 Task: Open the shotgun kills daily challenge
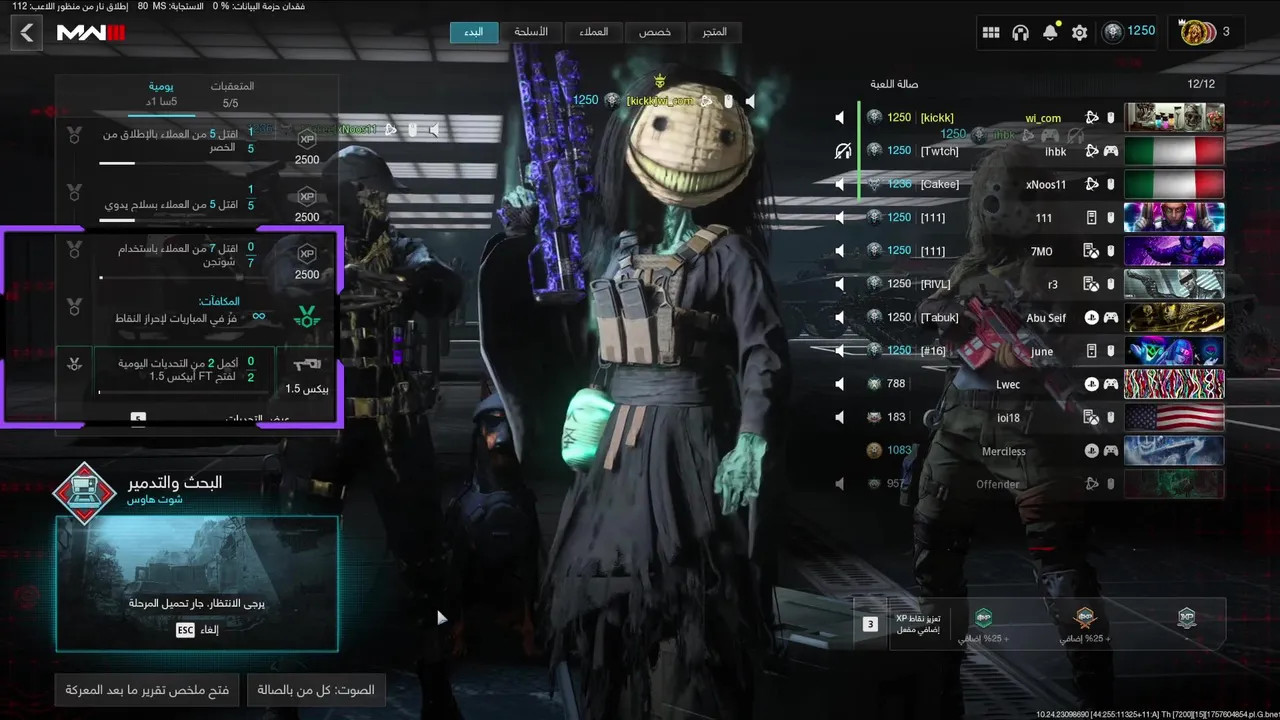coord(200,255)
